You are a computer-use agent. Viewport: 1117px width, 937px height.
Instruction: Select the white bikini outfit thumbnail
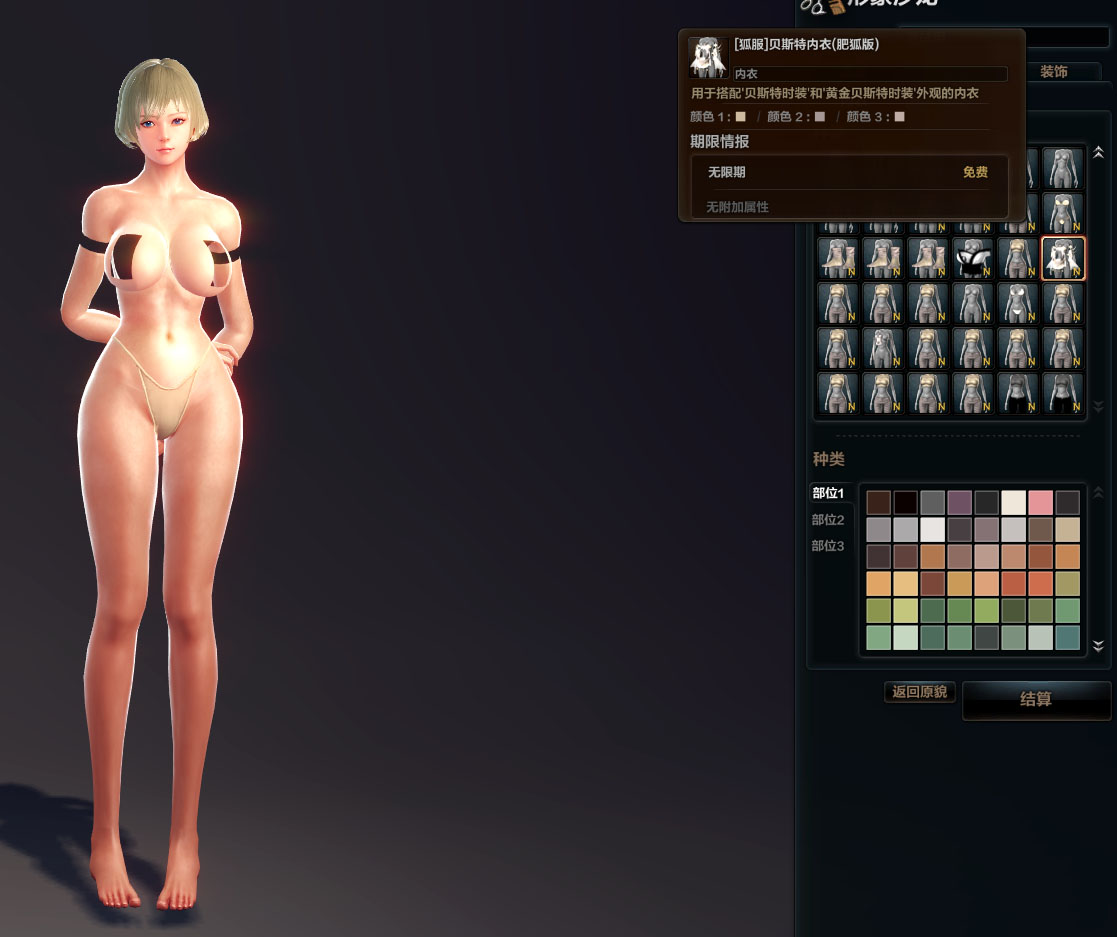pyautogui.click(x=1019, y=304)
